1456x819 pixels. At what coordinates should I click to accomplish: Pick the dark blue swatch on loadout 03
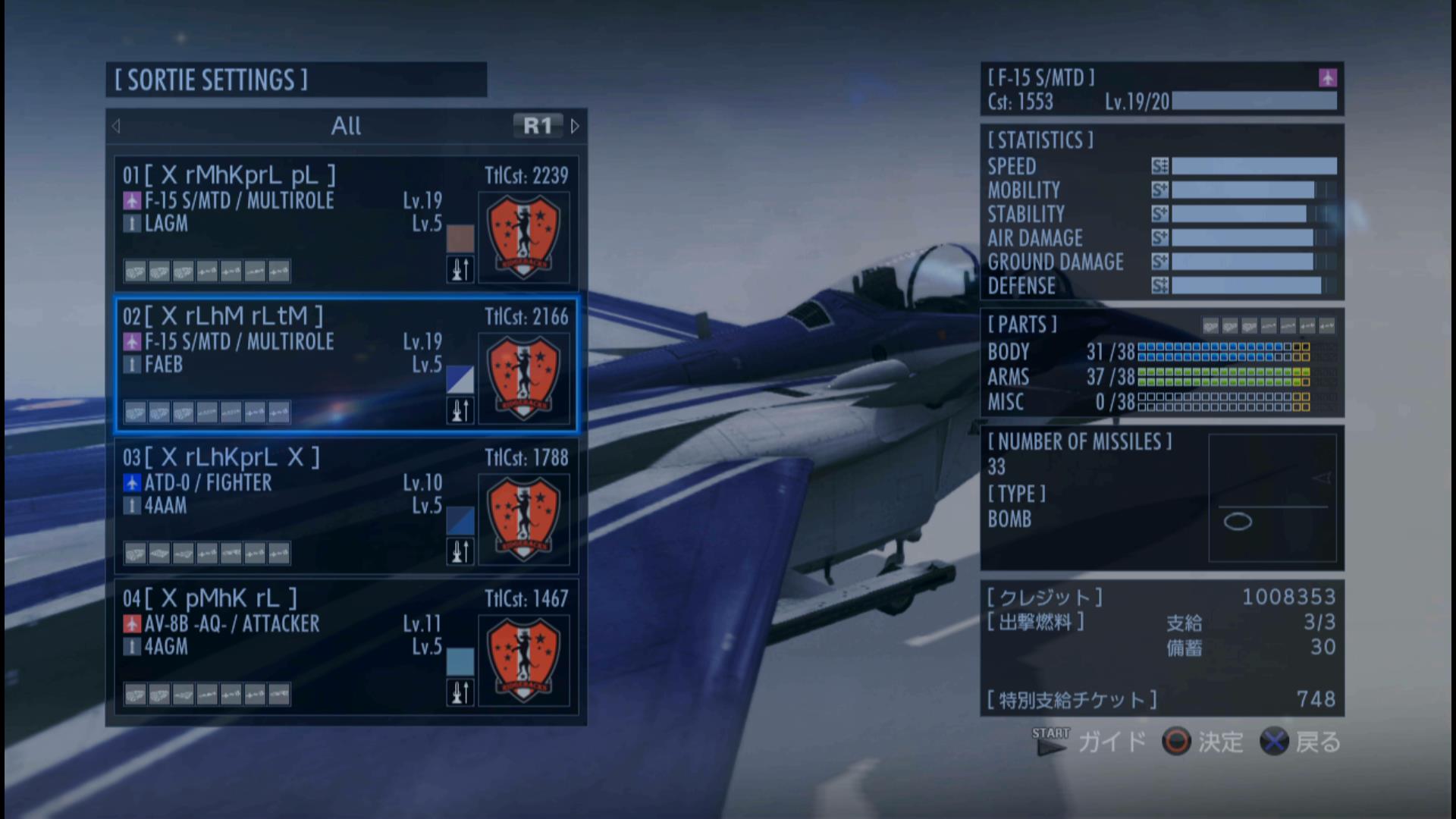pos(460,520)
